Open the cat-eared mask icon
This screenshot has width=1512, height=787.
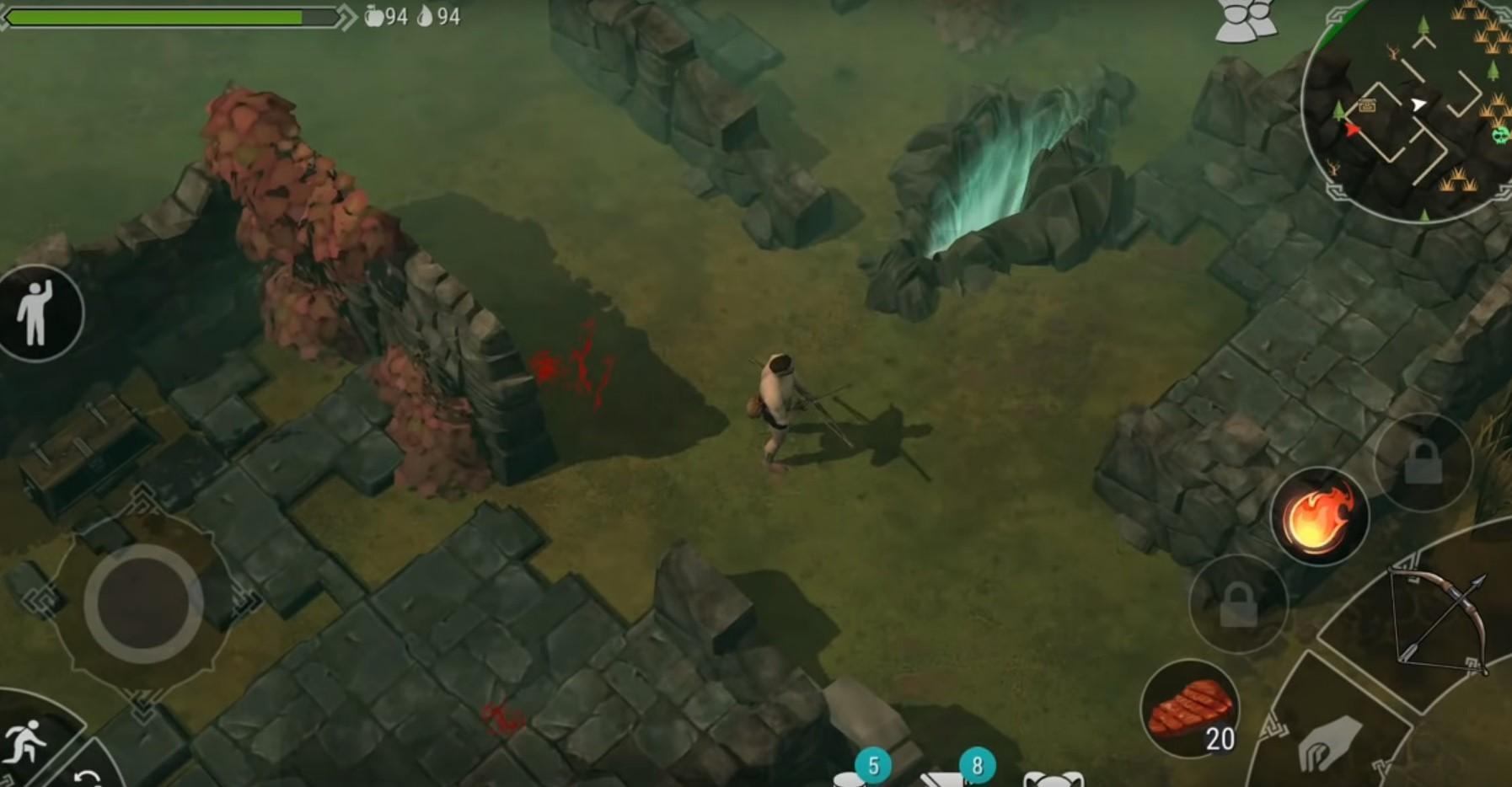tap(1054, 778)
